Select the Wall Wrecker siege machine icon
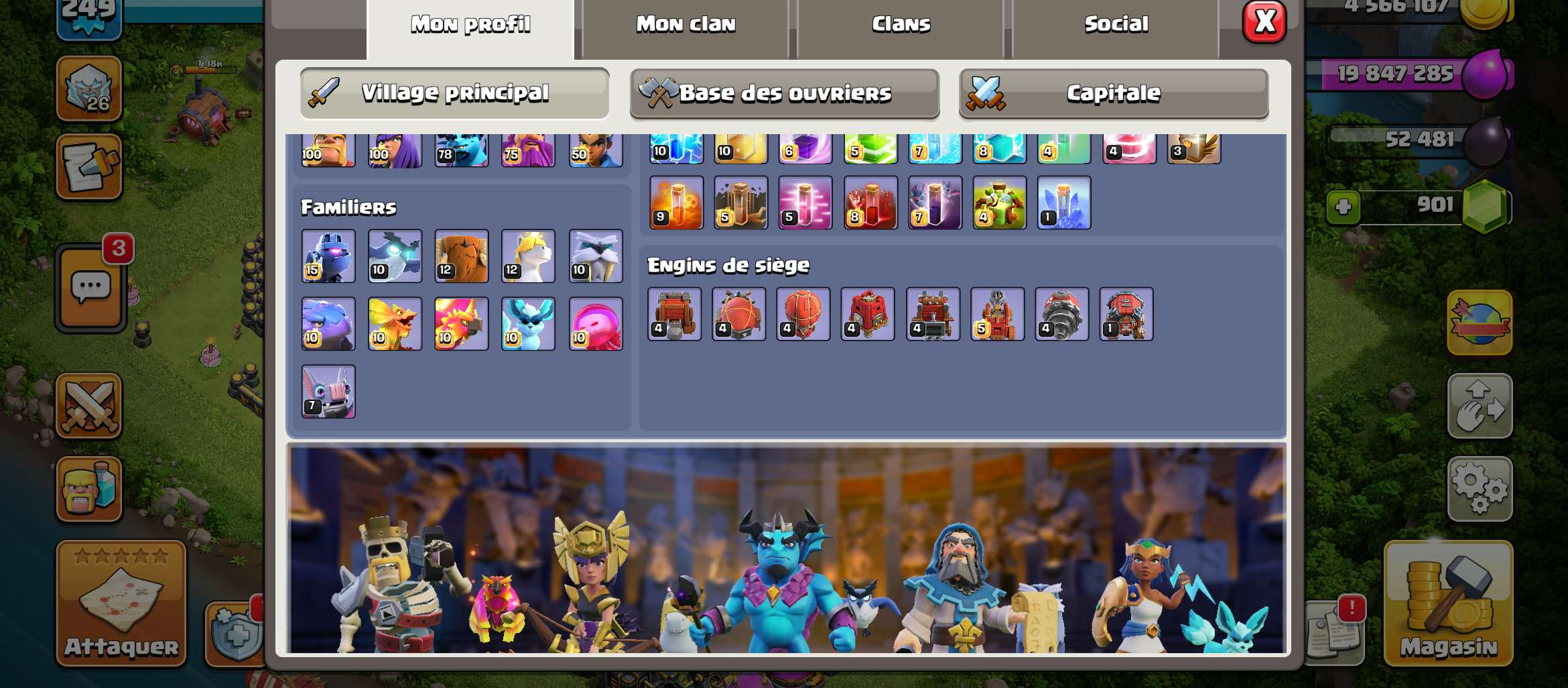1568x688 pixels. point(673,315)
